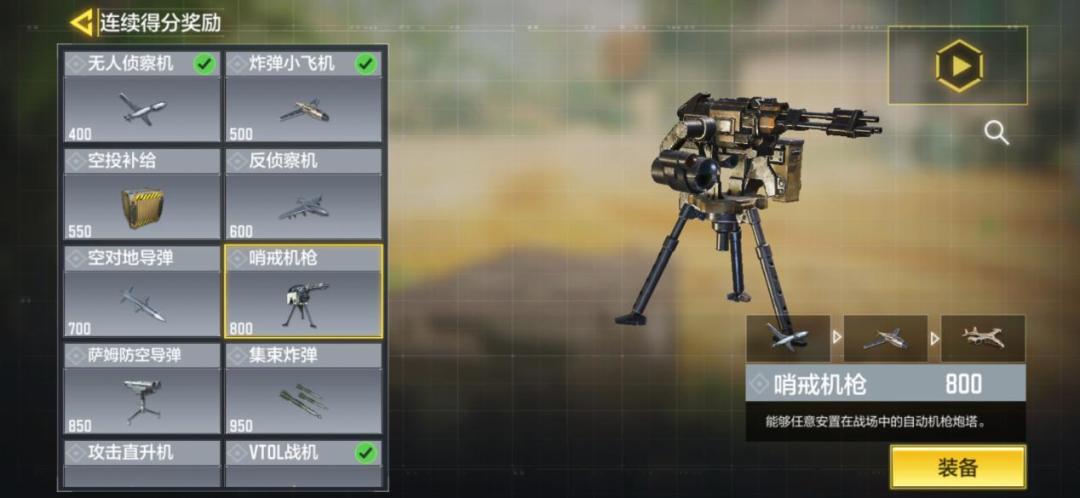The height and width of the screenshot is (498, 1080).
Task: Pick the 萨姆防空导弹 SAM turret tile
Action: coord(142,389)
